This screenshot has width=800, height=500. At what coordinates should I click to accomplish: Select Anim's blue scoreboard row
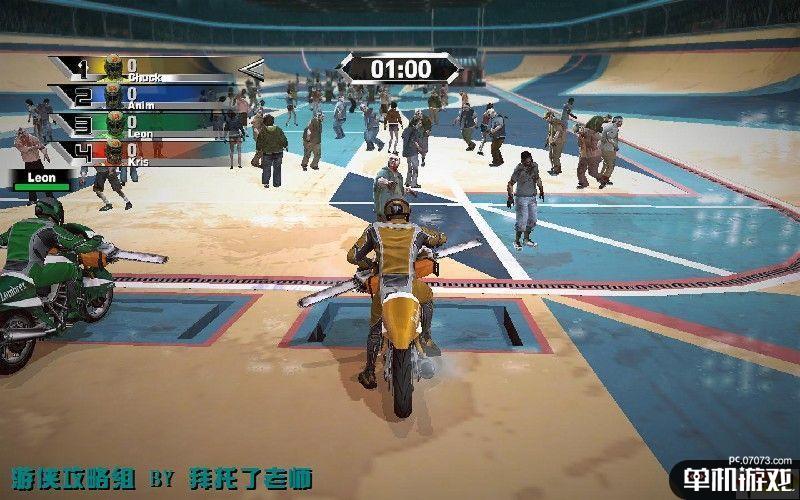[x=160, y=97]
